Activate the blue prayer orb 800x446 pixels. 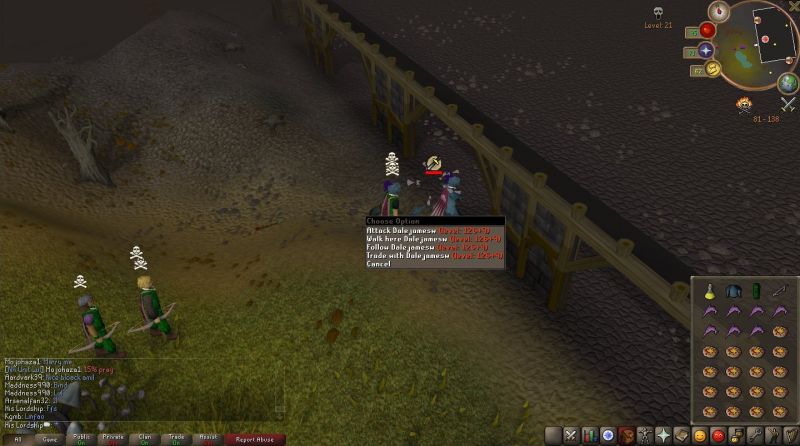(706, 50)
